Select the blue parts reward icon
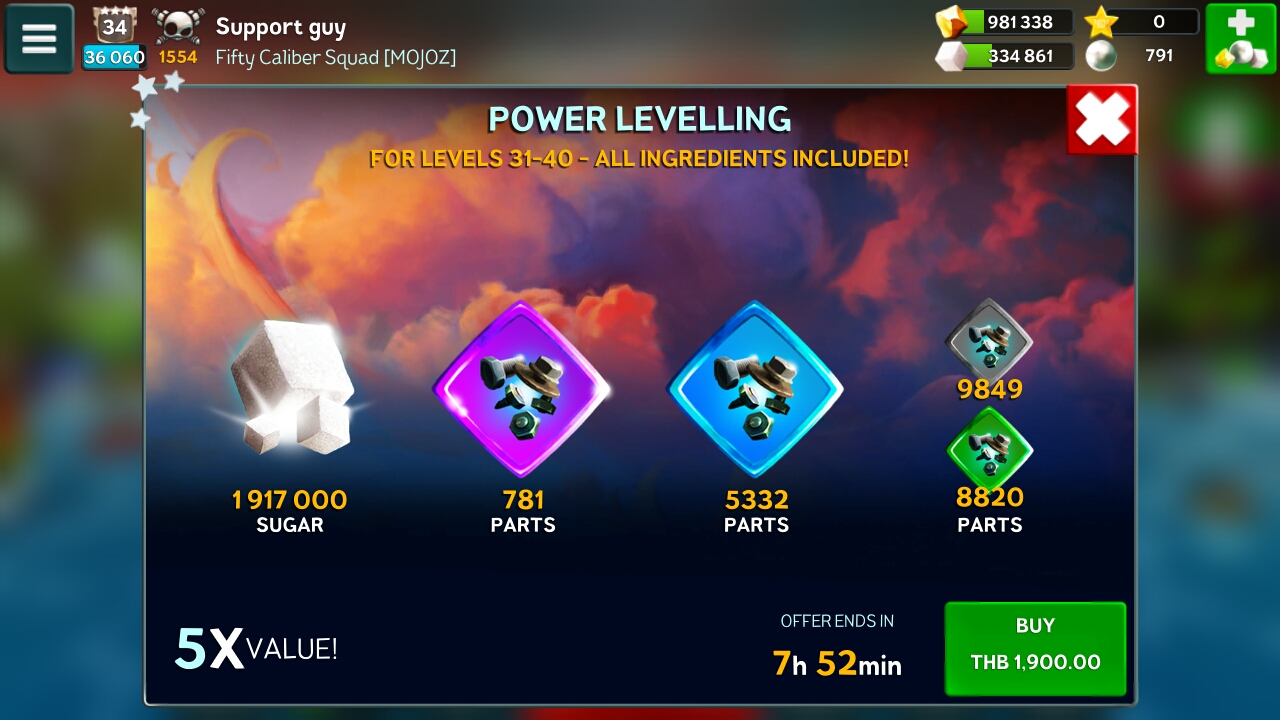This screenshot has width=1280, height=720. point(755,389)
